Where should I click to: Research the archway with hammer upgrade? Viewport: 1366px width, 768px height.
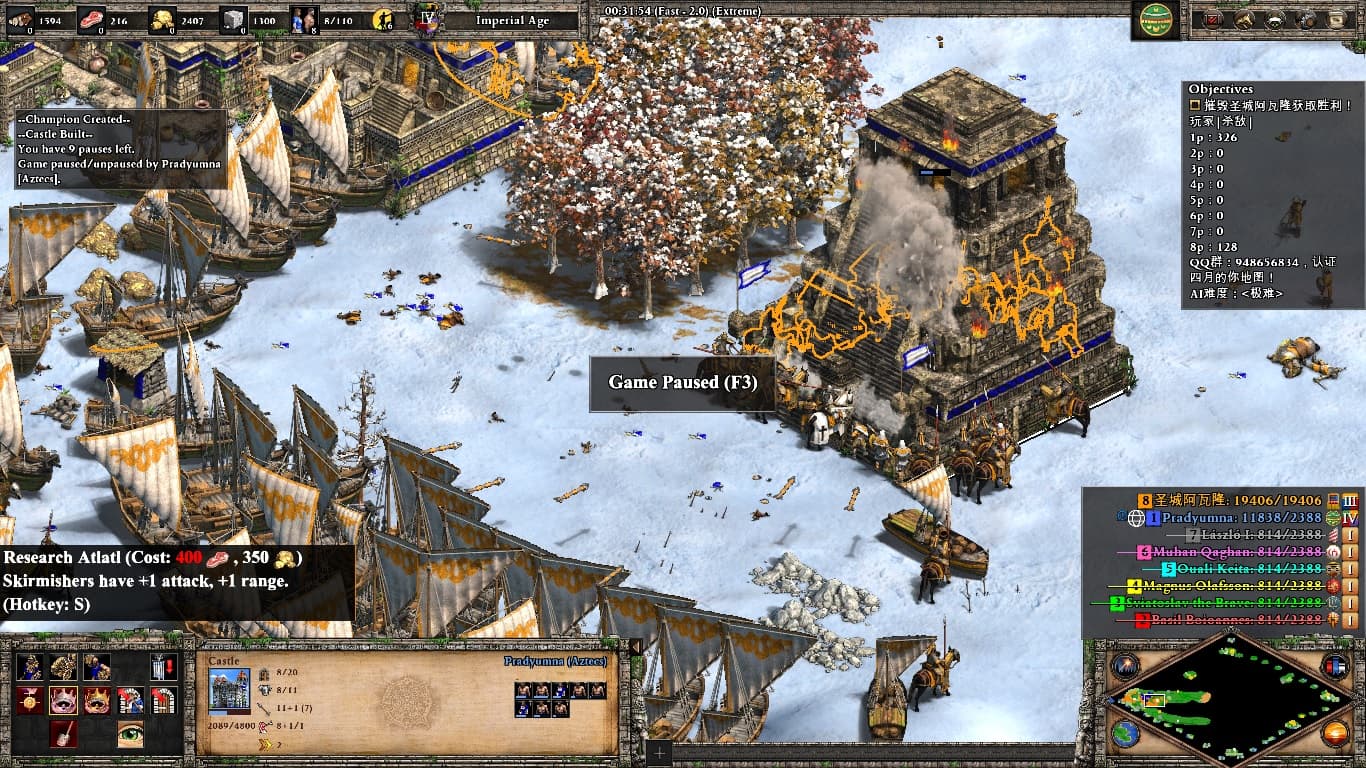tap(130, 700)
